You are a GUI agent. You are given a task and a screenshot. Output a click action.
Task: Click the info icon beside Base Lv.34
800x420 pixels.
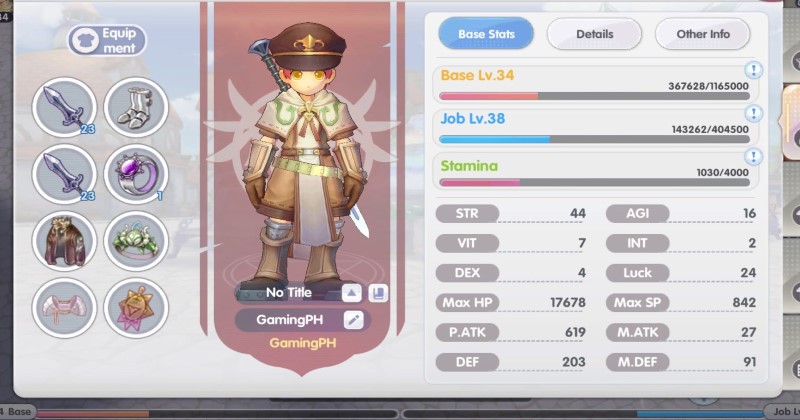(753, 70)
